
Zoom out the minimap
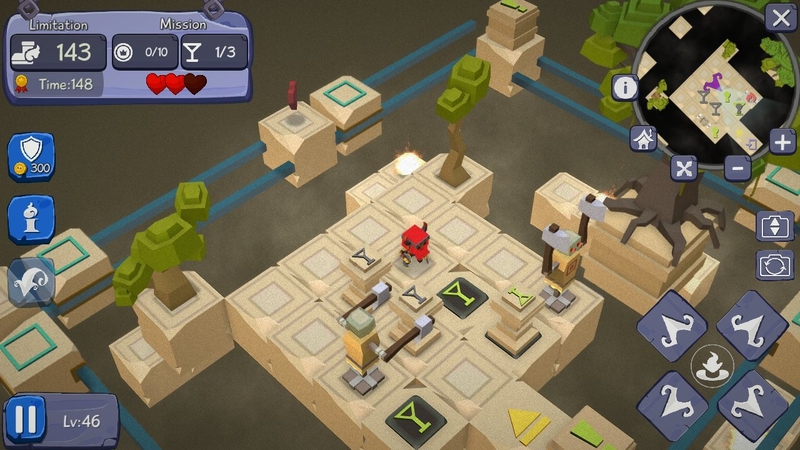[738, 167]
